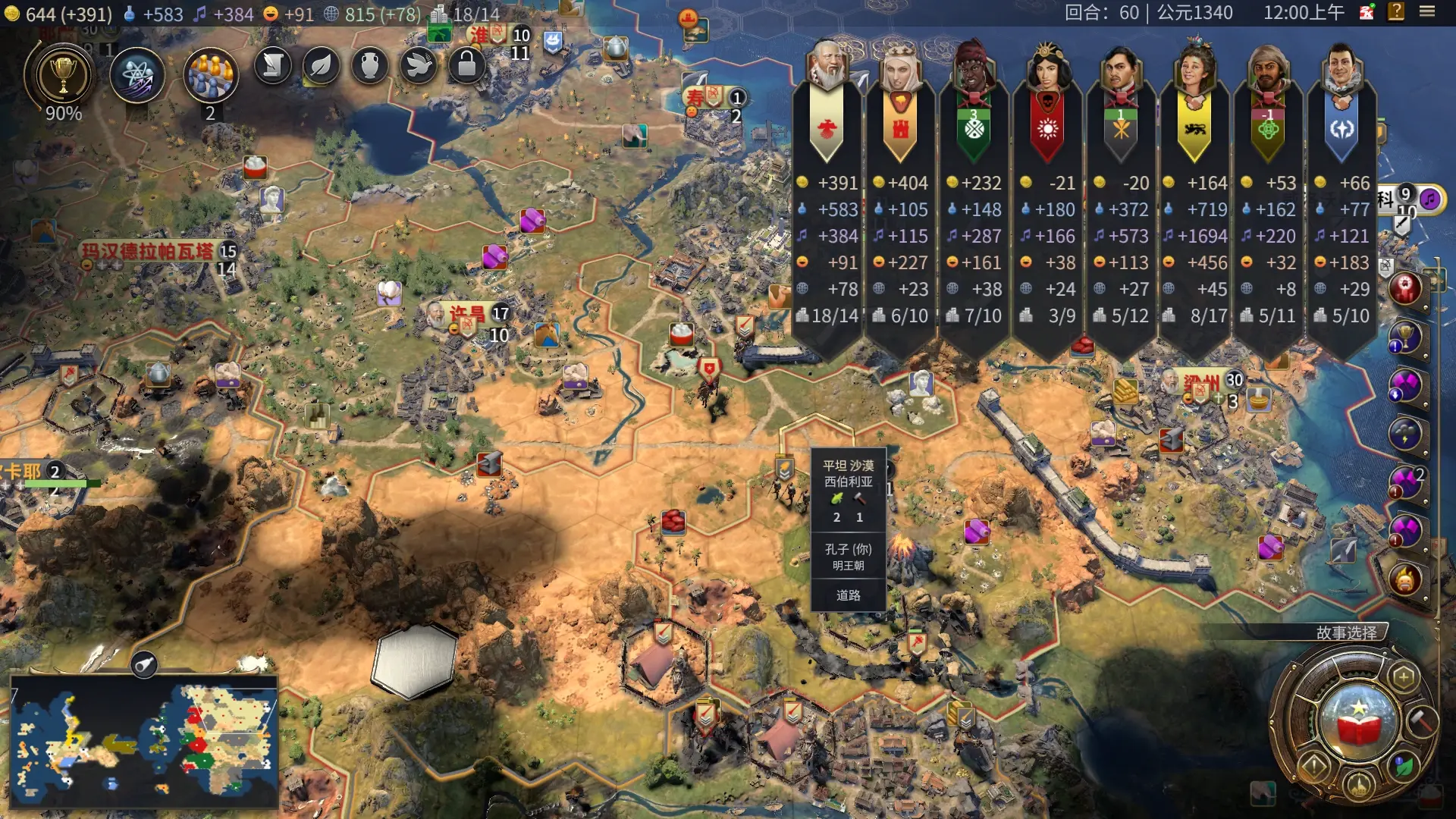
Task: Open the storm event notification
Action: (x=1405, y=434)
